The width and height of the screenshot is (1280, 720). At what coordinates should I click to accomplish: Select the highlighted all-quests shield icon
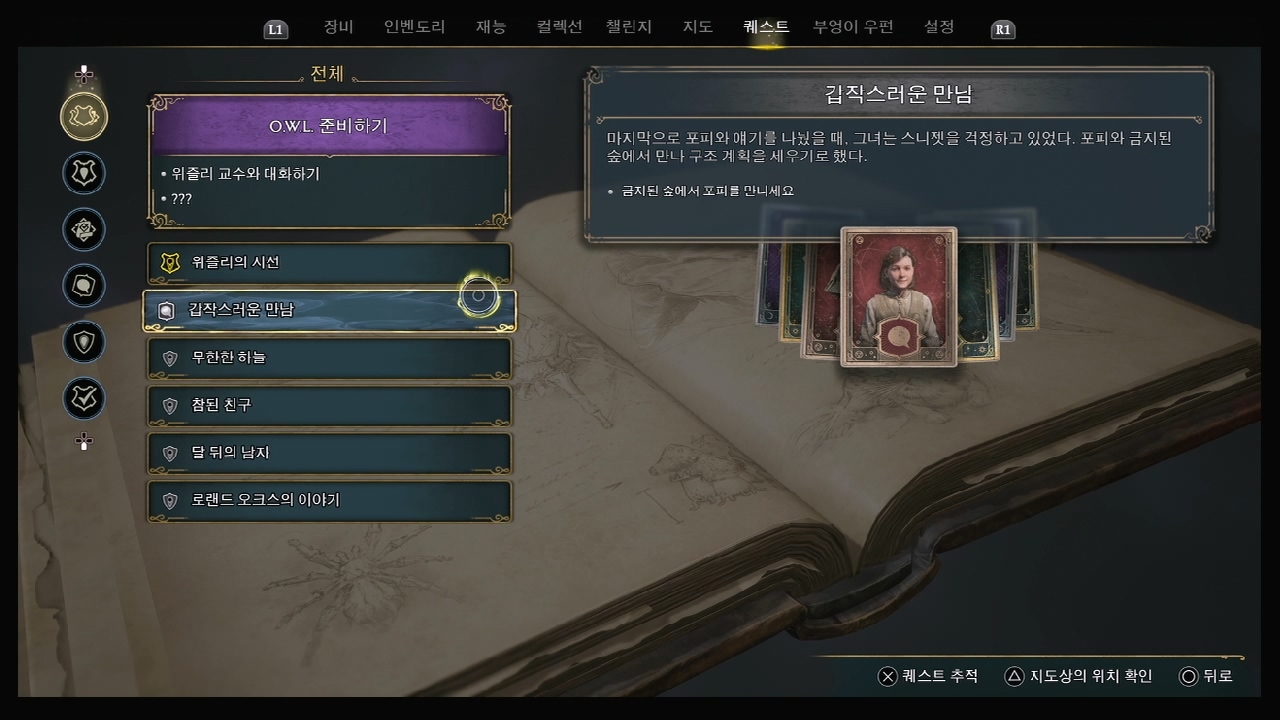click(x=84, y=117)
